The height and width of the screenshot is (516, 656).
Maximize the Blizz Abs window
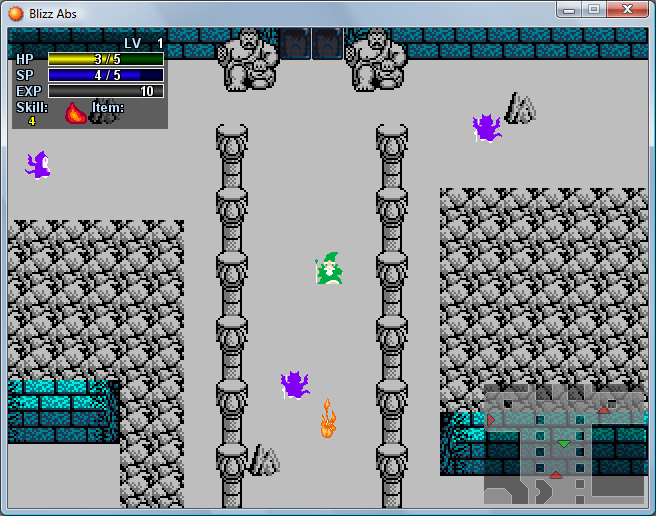click(x=593, y=10)
